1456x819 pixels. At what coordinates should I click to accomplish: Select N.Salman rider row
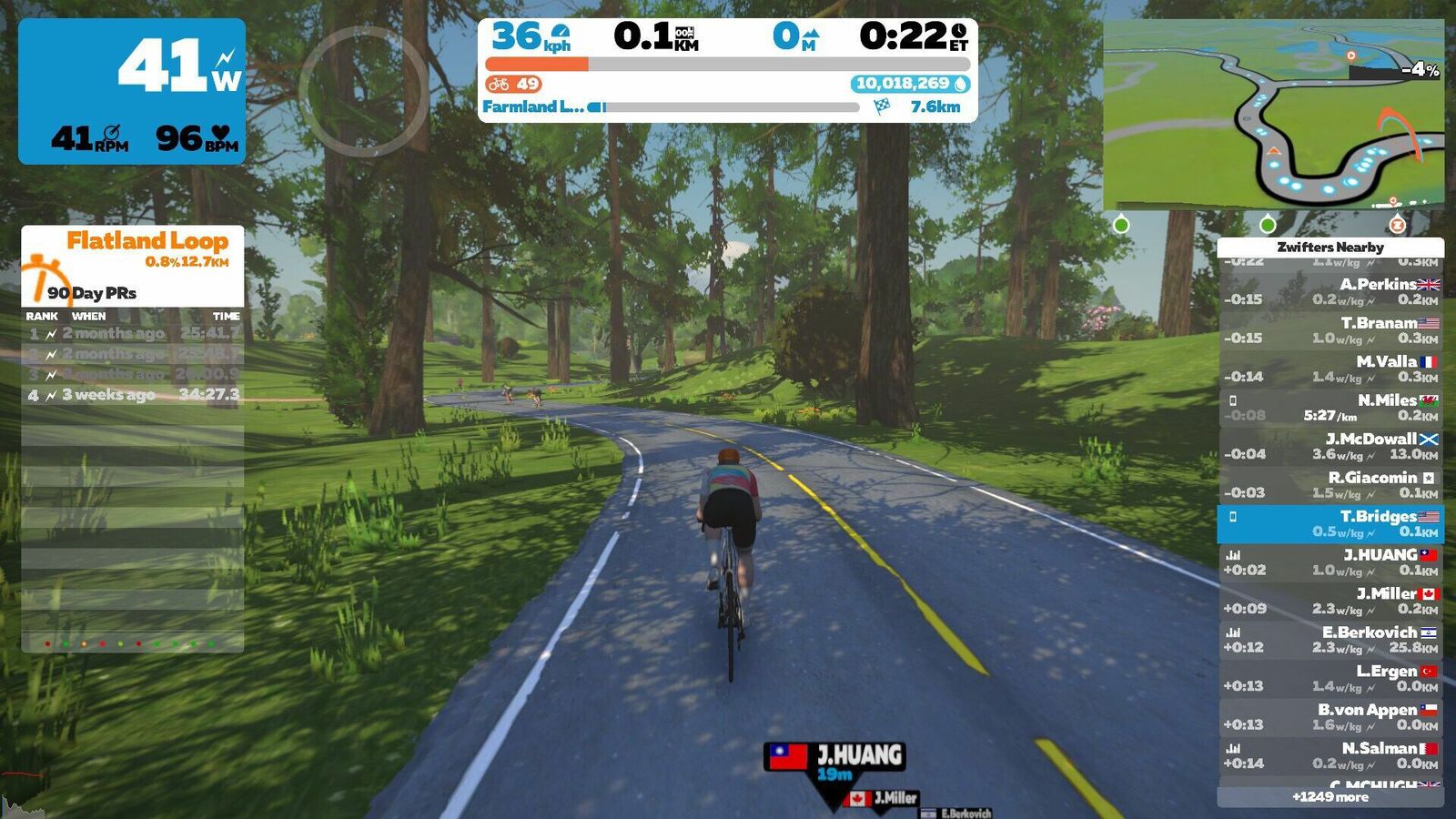[1330, 755]
